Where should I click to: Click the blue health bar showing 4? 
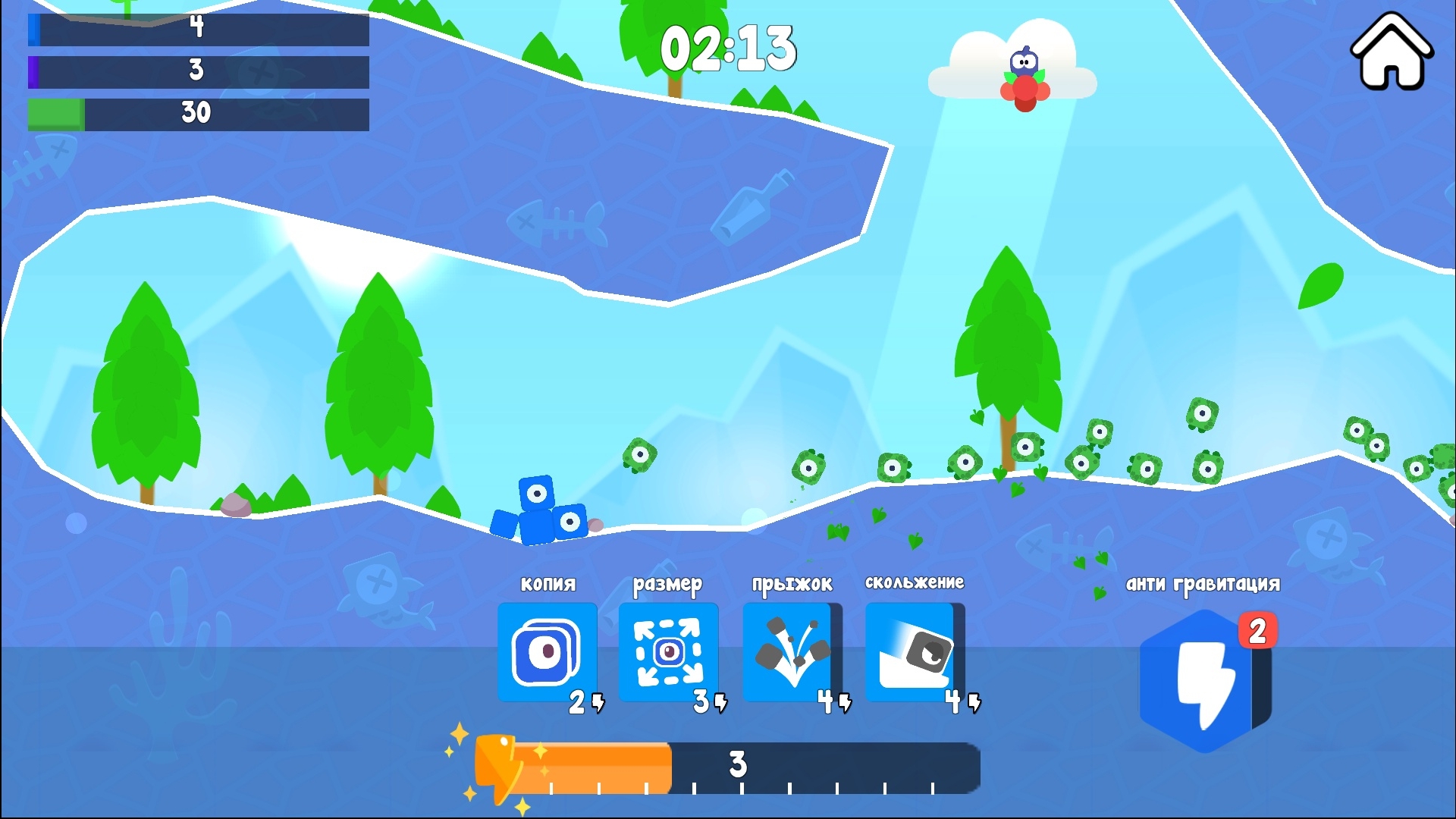tap(197, 30)
